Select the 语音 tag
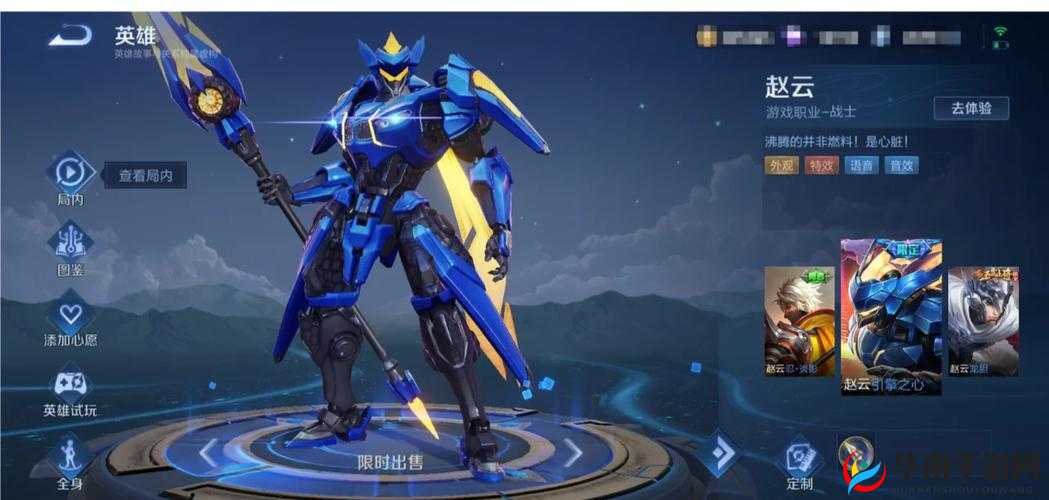1049x500 pixels. [861, 166]
